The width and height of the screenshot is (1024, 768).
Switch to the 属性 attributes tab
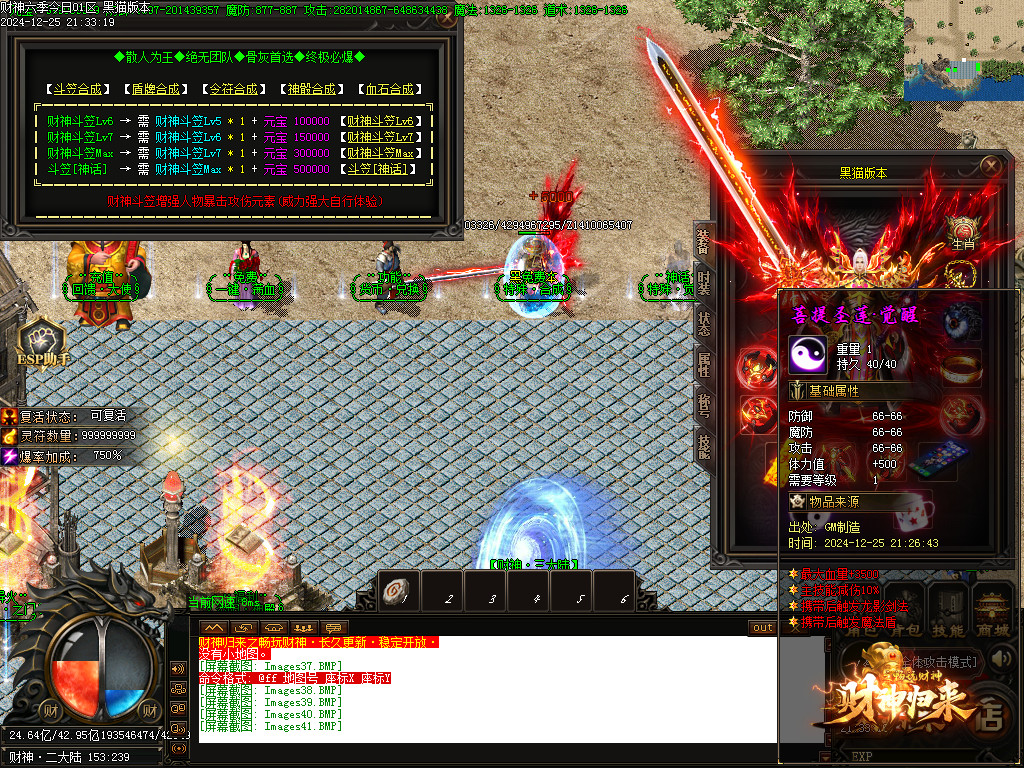(703, 364)
